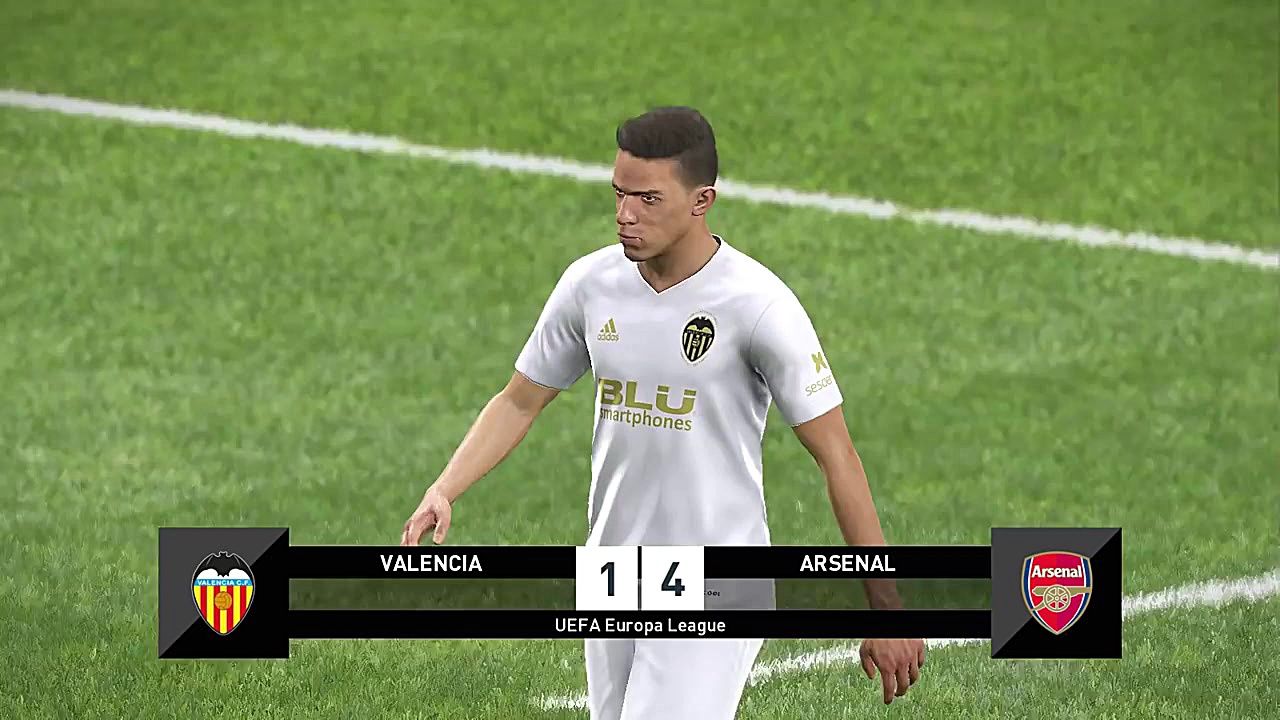Screen dimensions: 1280x720
Task: Click the Arsenal club crest
Action: point(1056,592)
